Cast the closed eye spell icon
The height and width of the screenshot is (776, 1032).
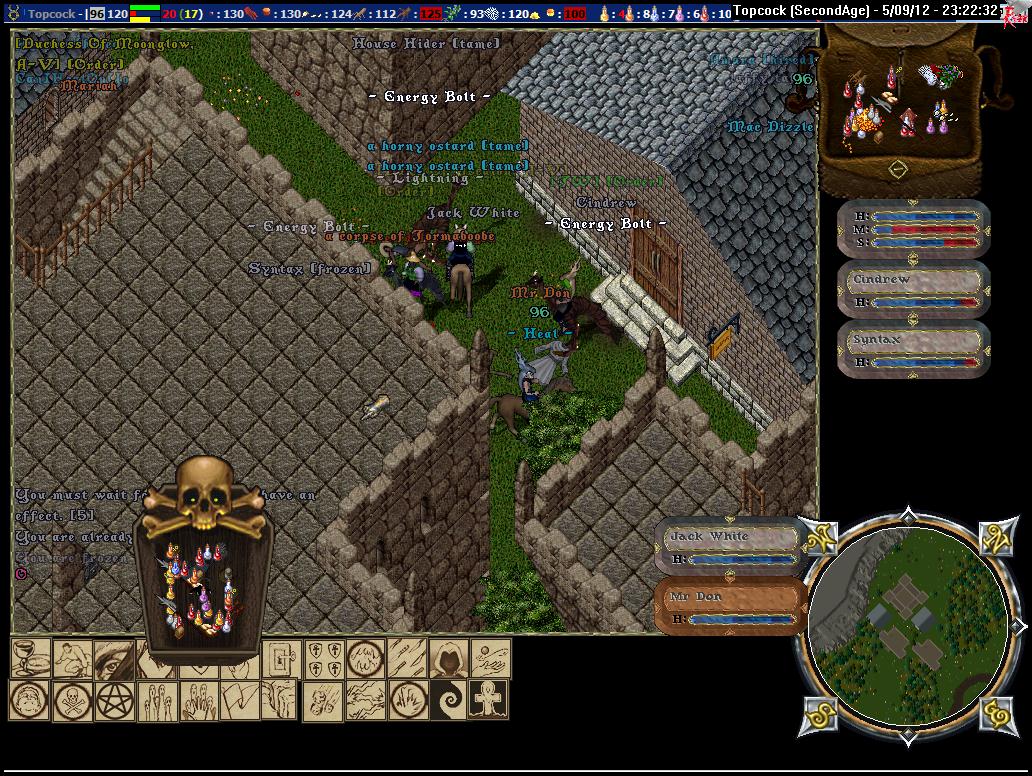(113, 658)
